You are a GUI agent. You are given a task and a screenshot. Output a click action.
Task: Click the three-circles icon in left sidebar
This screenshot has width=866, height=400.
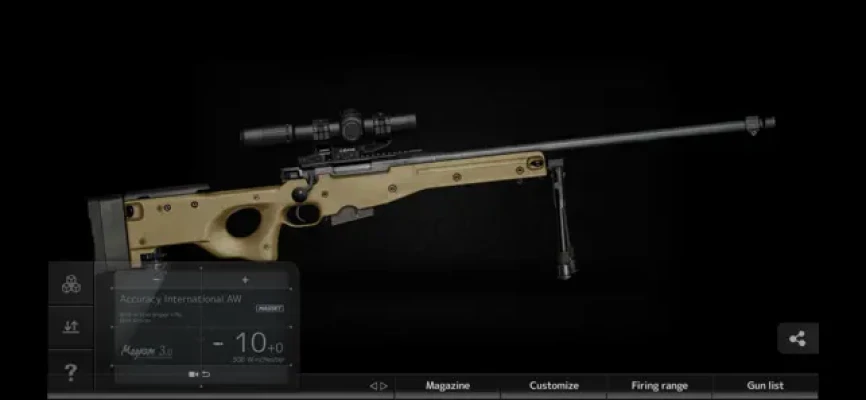[x=71, y=284]
